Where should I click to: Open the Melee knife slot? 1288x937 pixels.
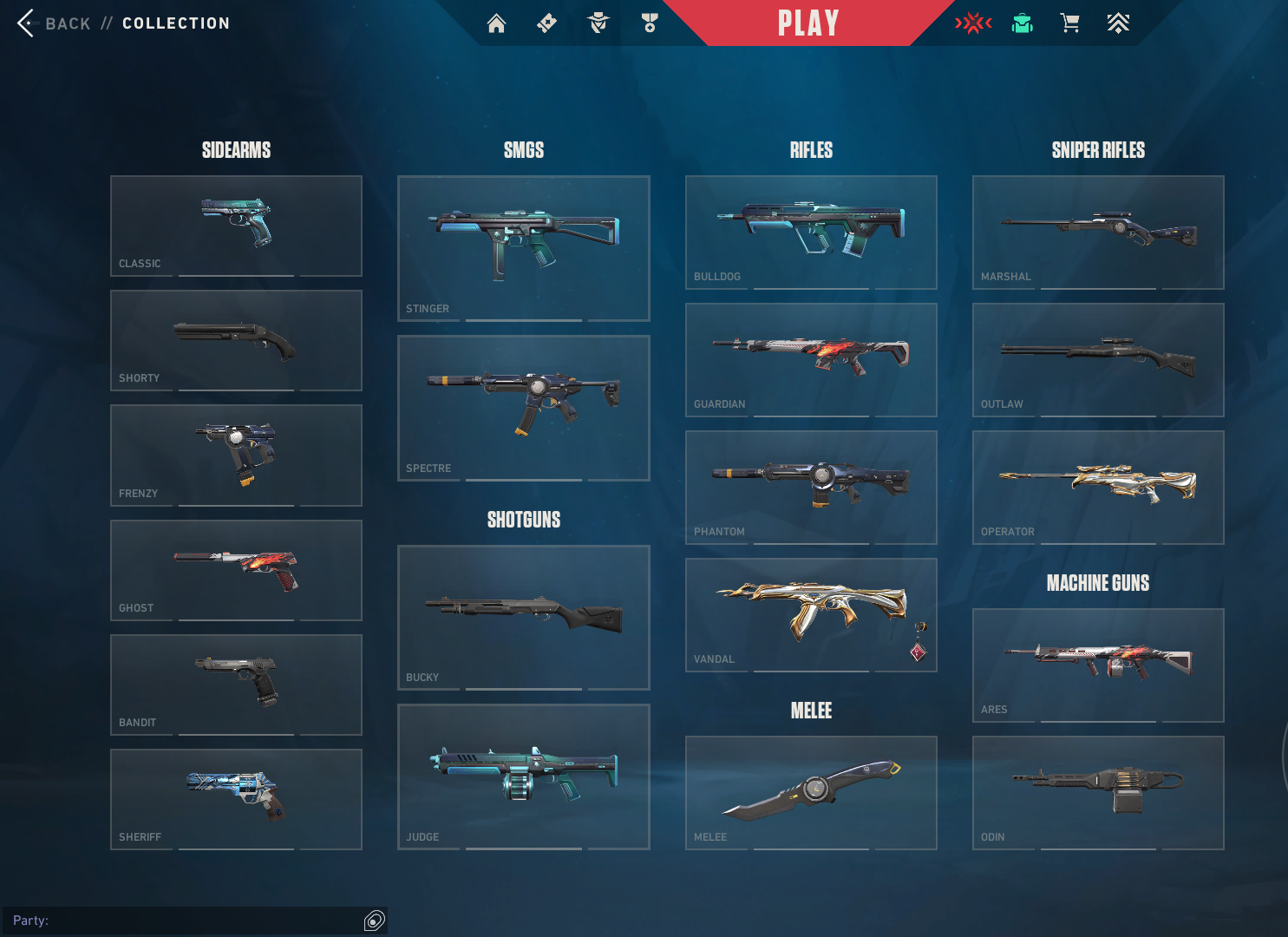coord(811,792)
